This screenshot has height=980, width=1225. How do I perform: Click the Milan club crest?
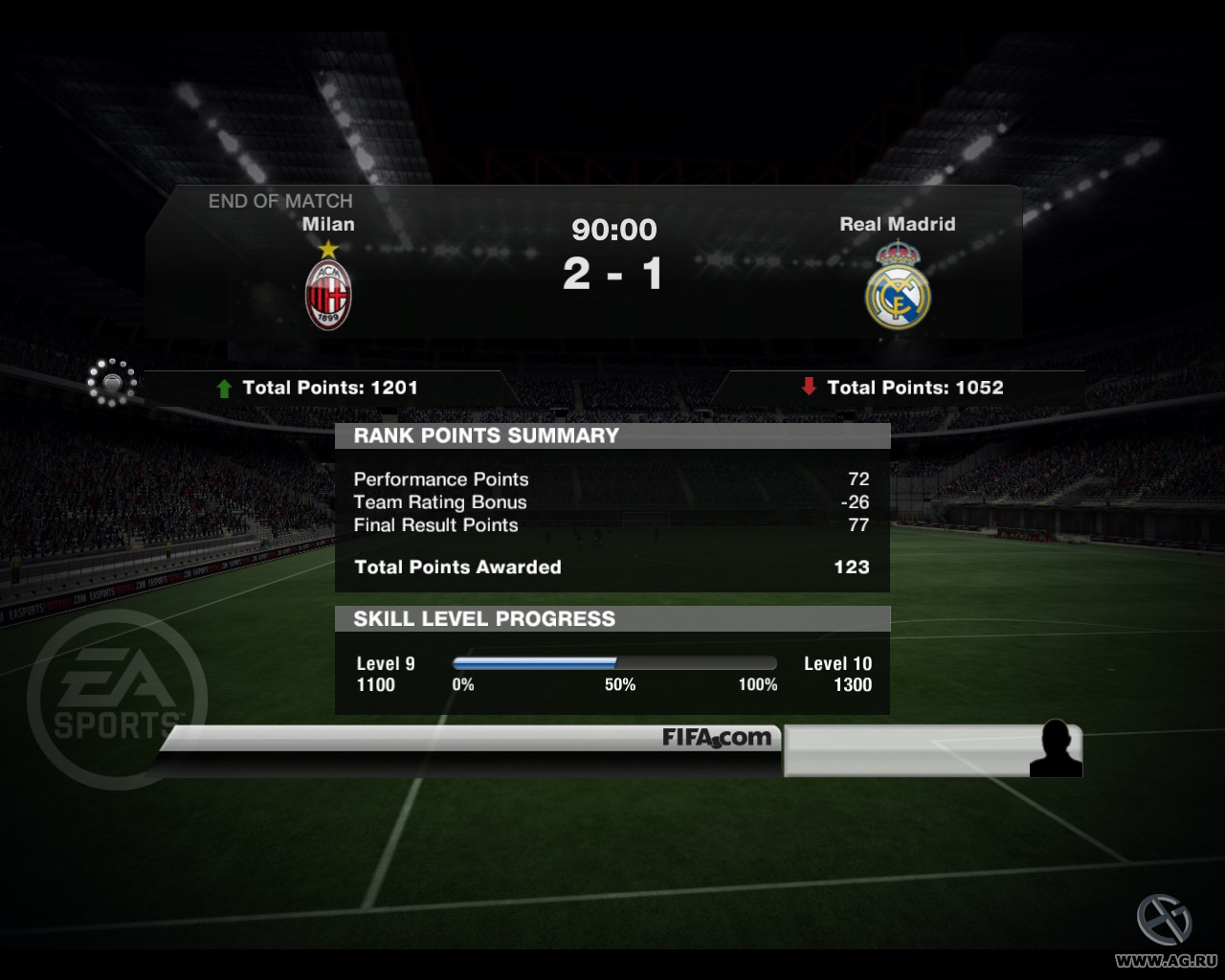[327, 294]
